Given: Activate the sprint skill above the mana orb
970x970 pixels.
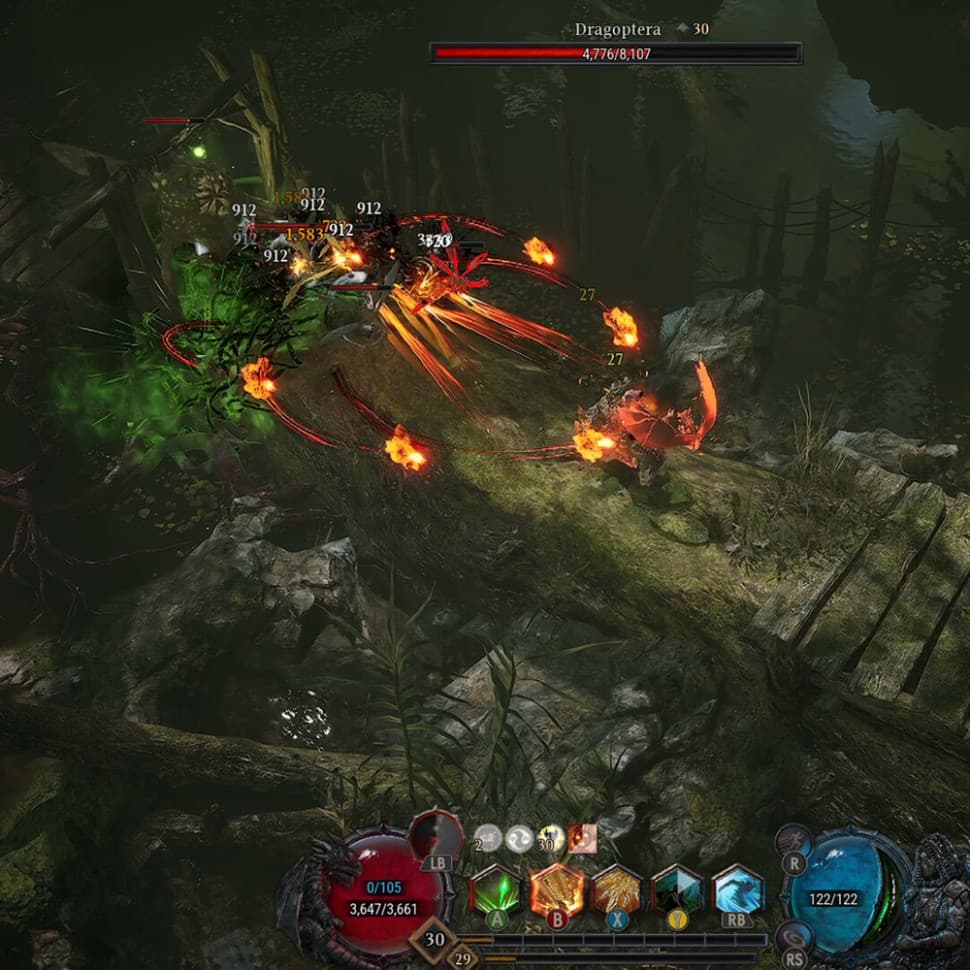Looking at the screenshot, I should (792, 842).
